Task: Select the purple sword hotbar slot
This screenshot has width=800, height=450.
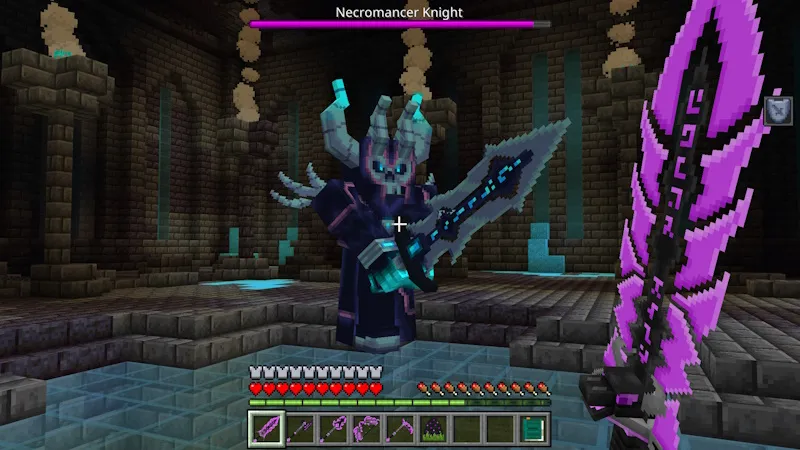Action: (x=266, y=429)
